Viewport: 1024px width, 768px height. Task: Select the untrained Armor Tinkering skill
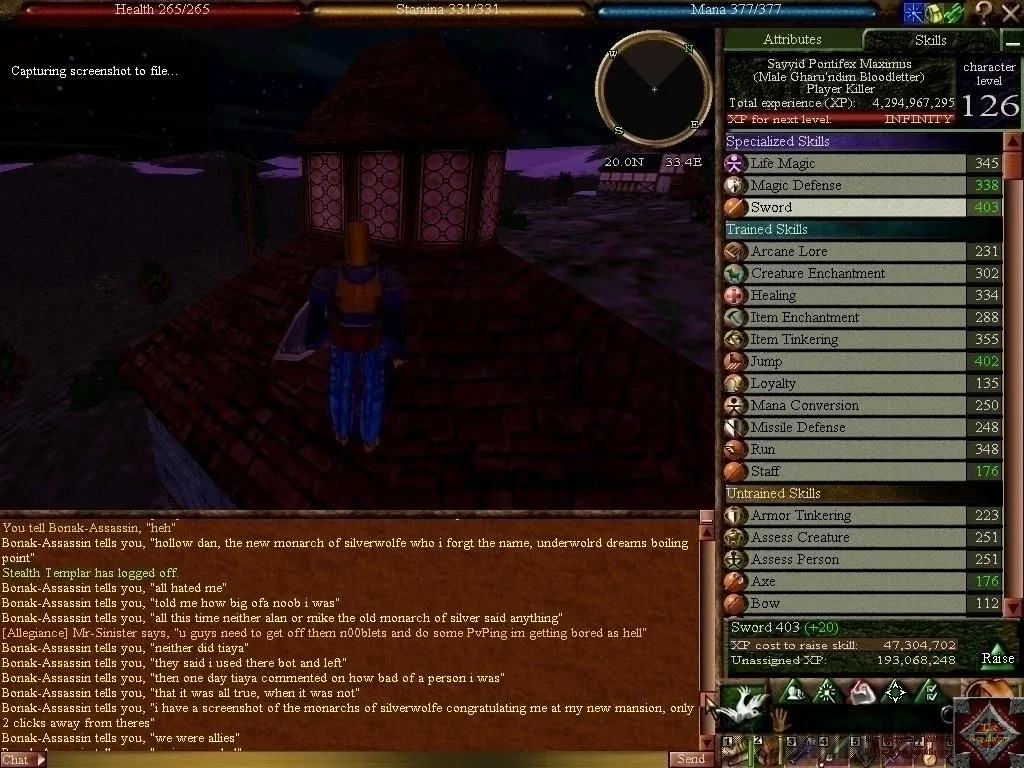(845, 516)
